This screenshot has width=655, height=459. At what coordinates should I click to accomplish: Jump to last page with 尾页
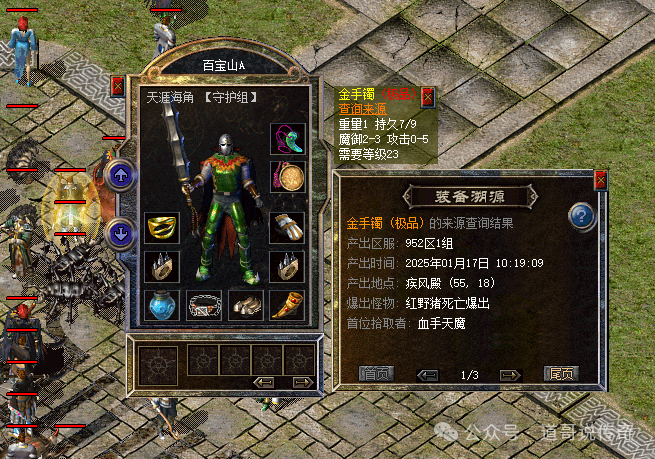[562, 374]
